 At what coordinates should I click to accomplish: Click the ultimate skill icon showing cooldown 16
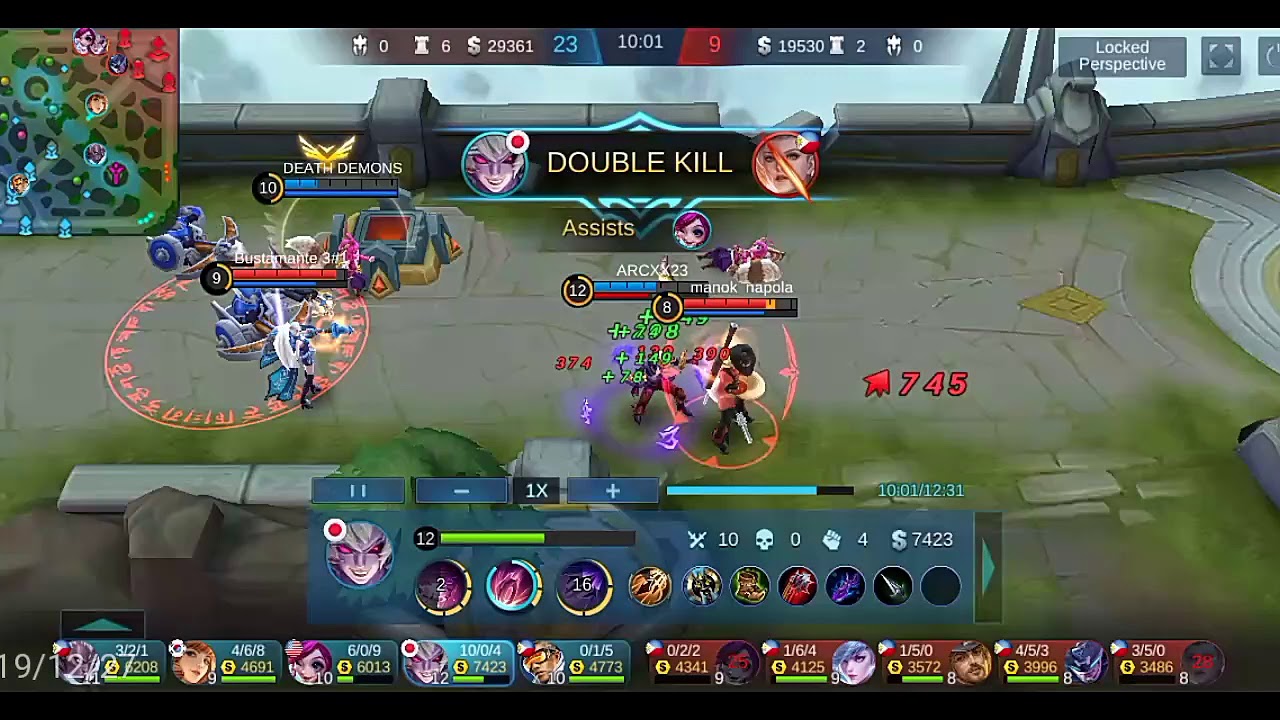coord(583,586)
